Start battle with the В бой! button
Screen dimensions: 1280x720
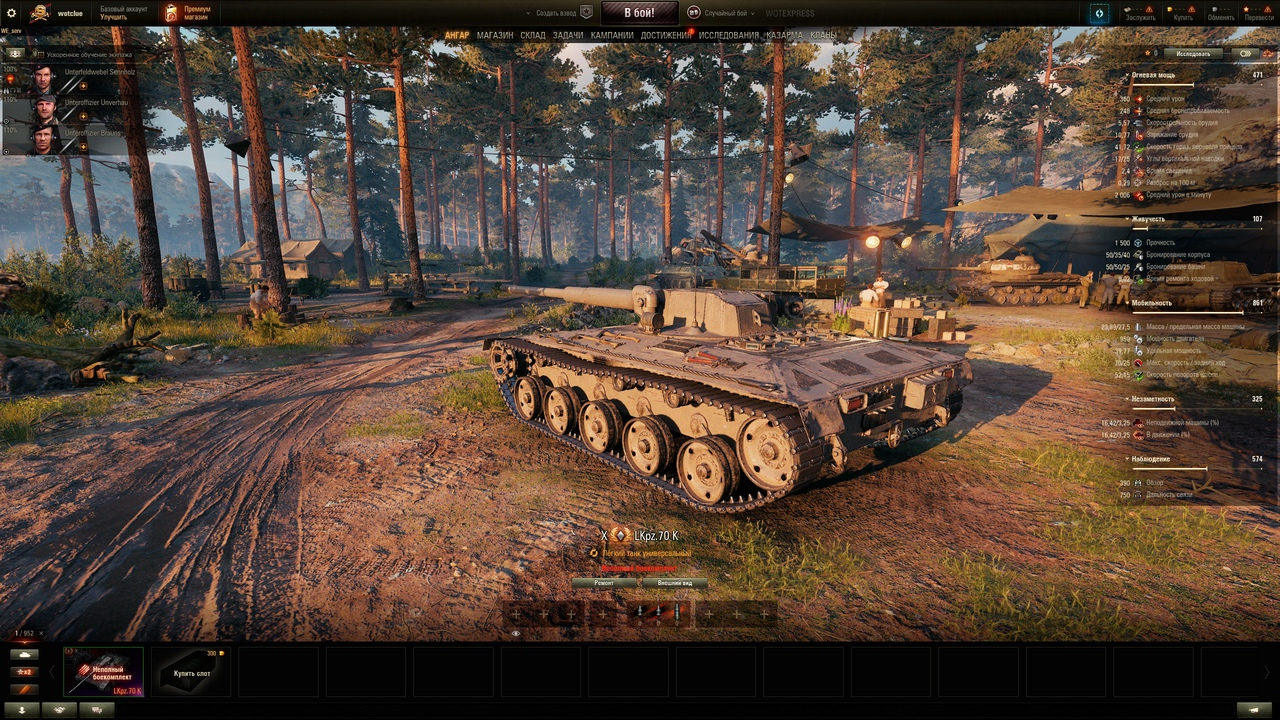click(x=639, y=13)
